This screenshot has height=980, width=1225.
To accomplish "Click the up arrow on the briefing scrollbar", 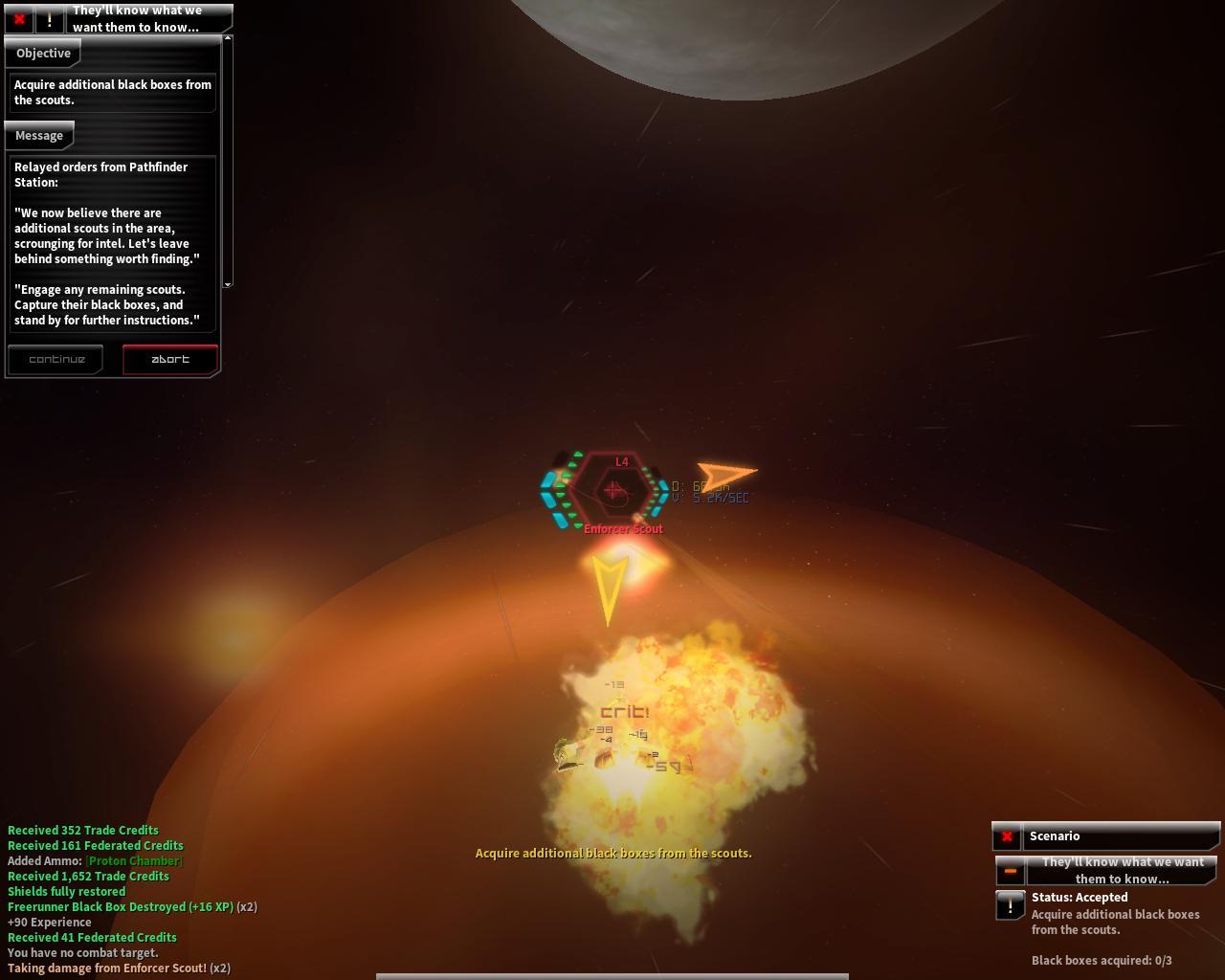I will pos(228,39).
